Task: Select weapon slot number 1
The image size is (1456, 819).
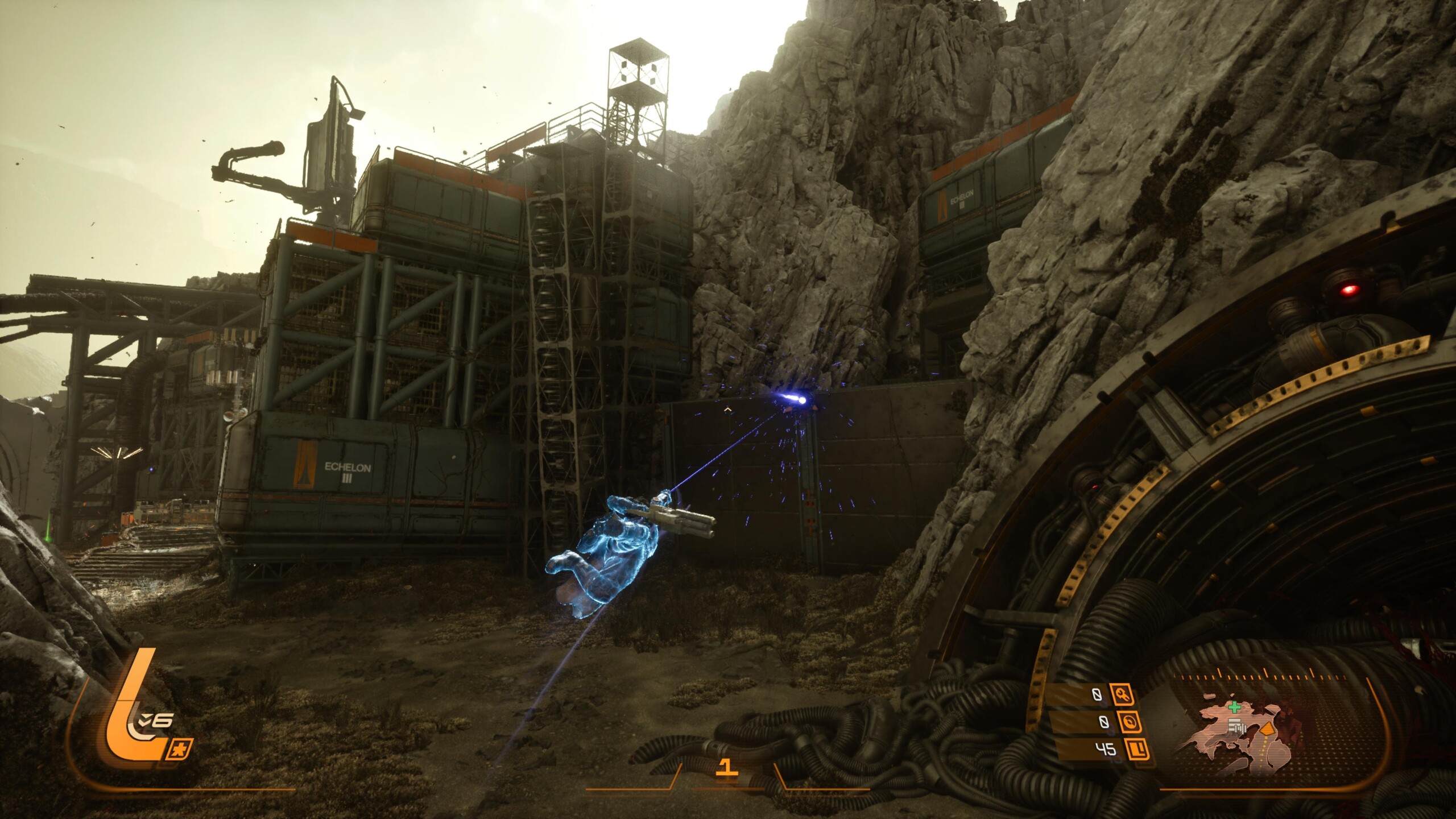Action: 725,768
